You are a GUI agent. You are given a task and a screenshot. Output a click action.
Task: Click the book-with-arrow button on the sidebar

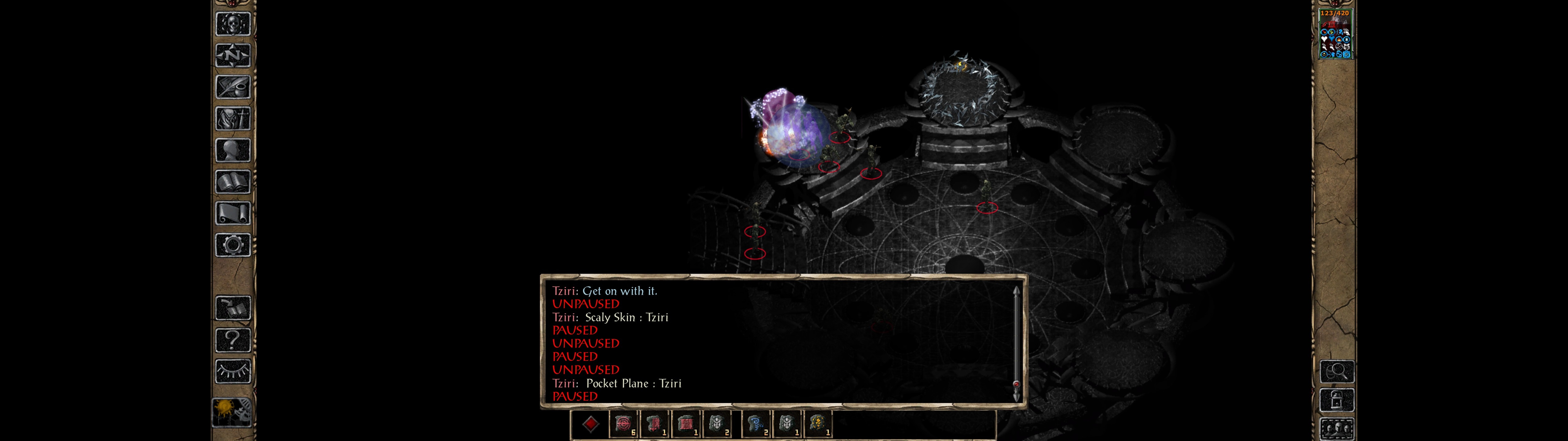(x=232, y=308)
